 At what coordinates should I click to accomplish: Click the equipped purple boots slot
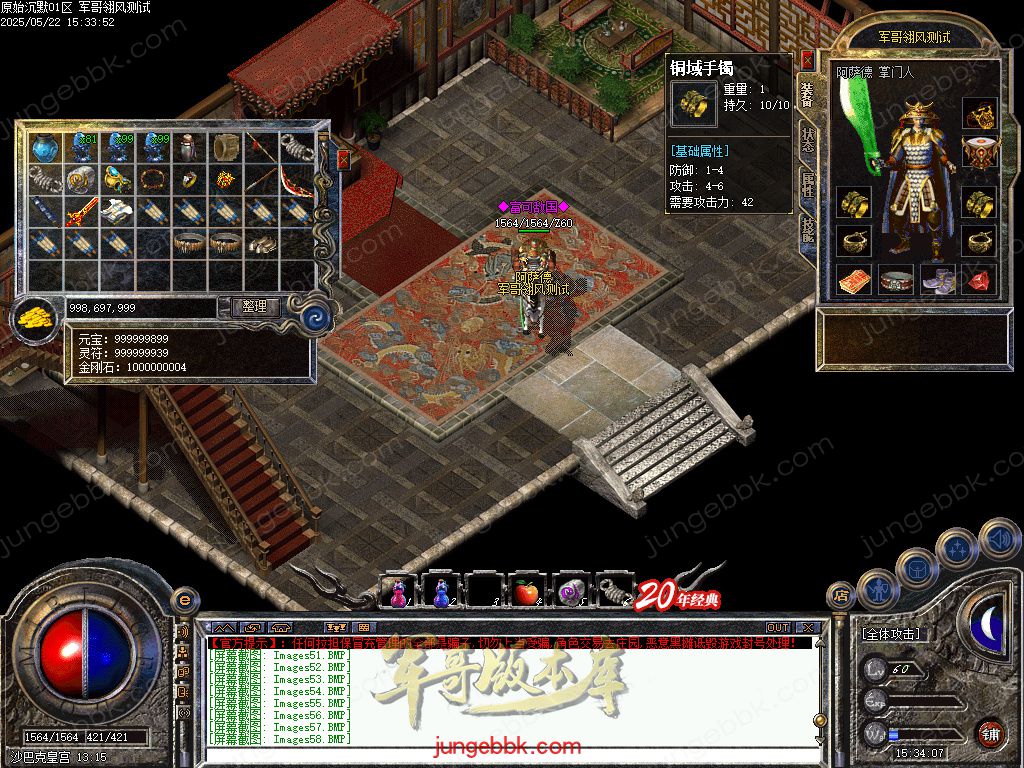[938, 279]
